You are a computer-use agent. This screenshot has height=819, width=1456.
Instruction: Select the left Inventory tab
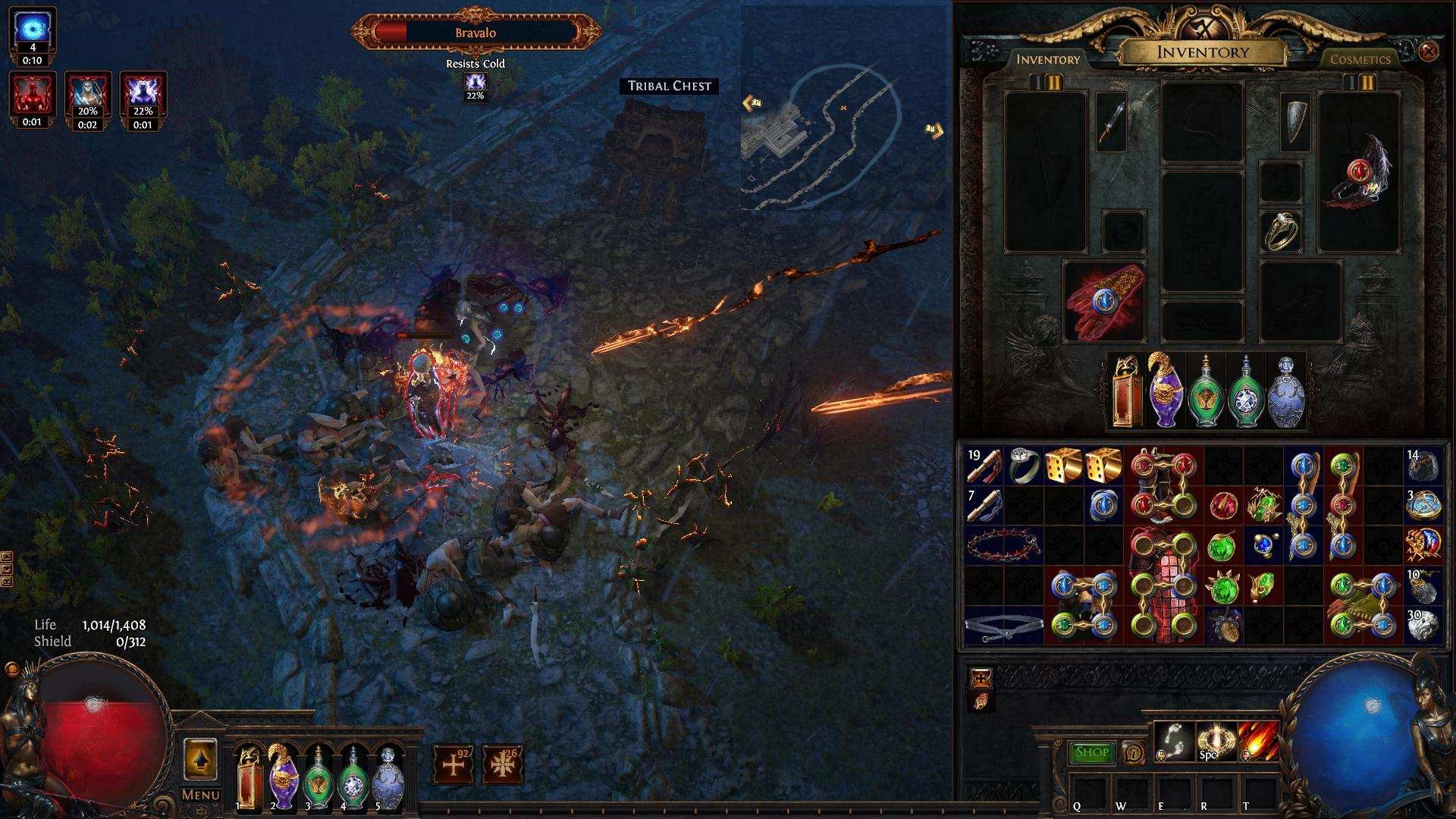[x=1050, y=58]
